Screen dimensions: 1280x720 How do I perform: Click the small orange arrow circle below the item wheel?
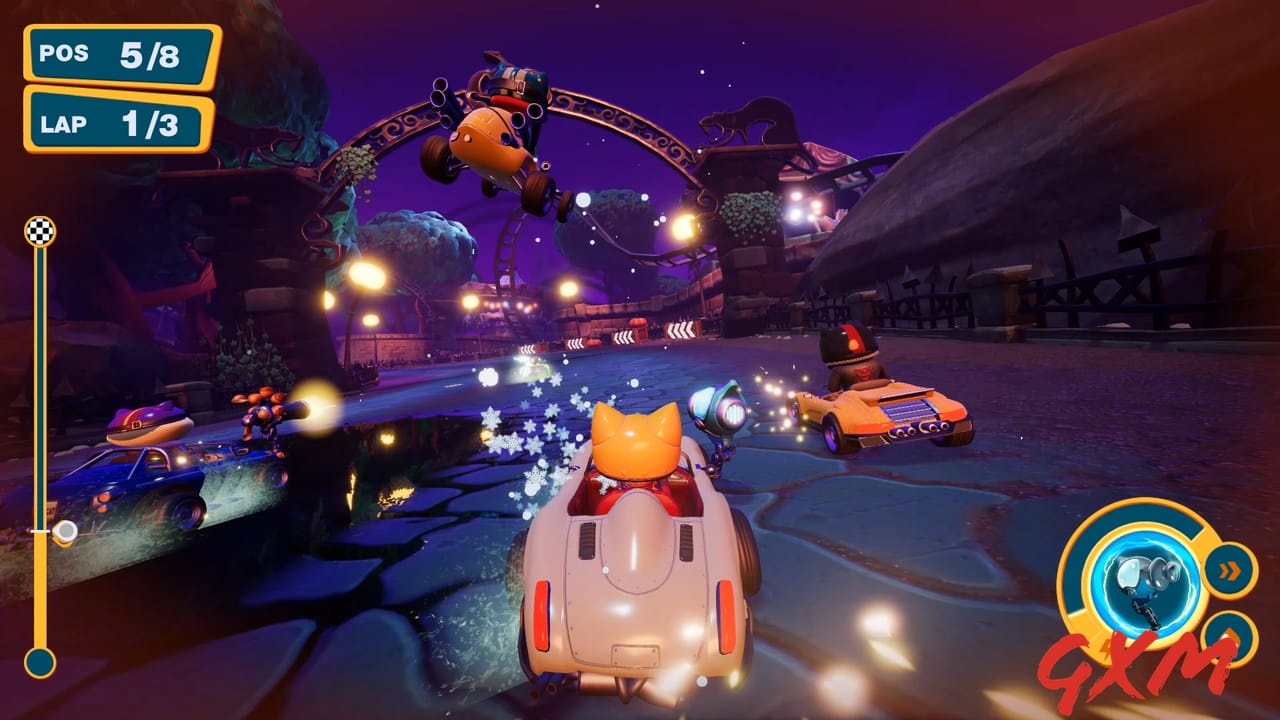1226,636
